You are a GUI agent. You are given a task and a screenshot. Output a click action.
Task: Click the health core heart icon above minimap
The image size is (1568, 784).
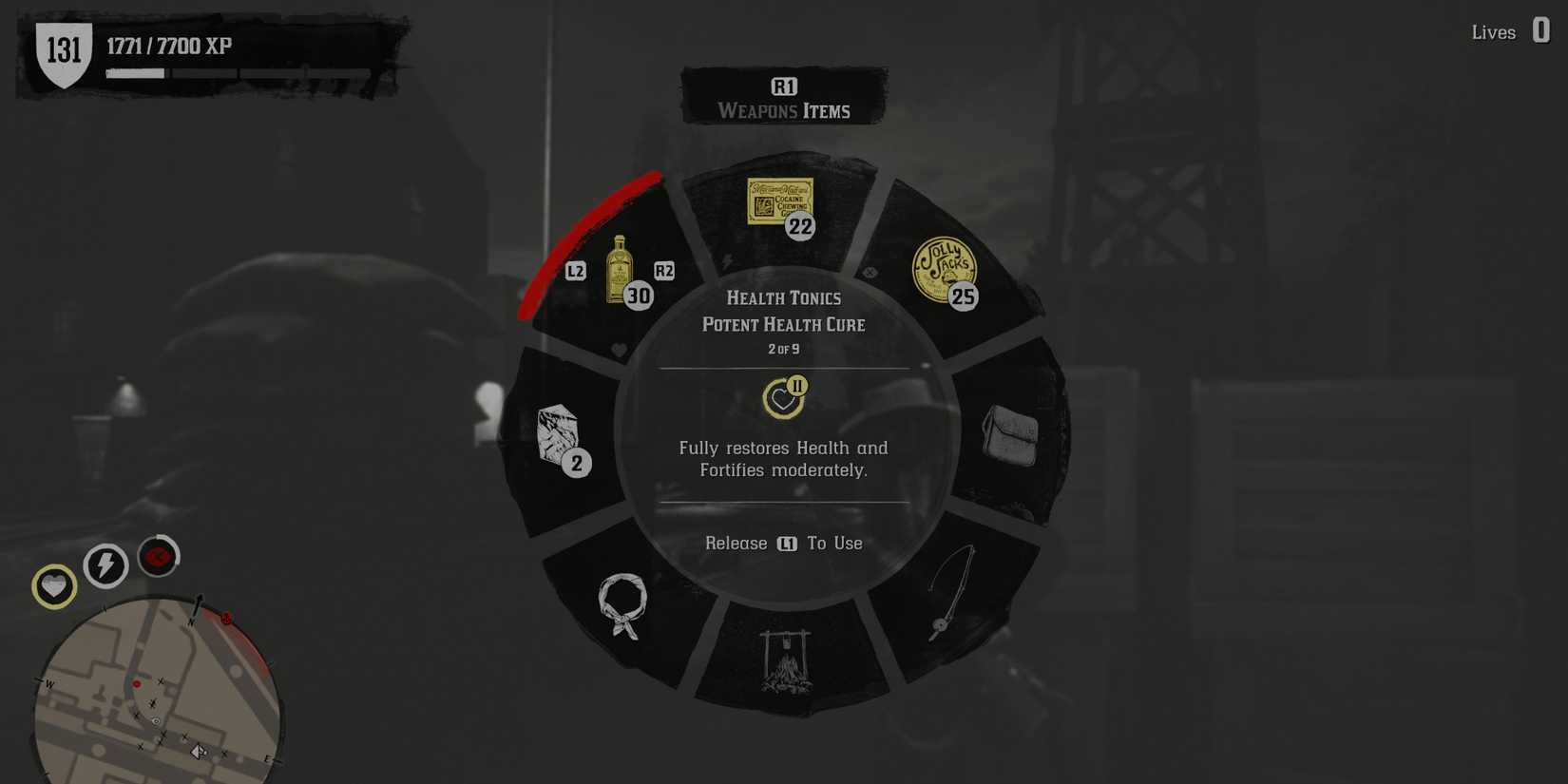(x=53, y=586)
